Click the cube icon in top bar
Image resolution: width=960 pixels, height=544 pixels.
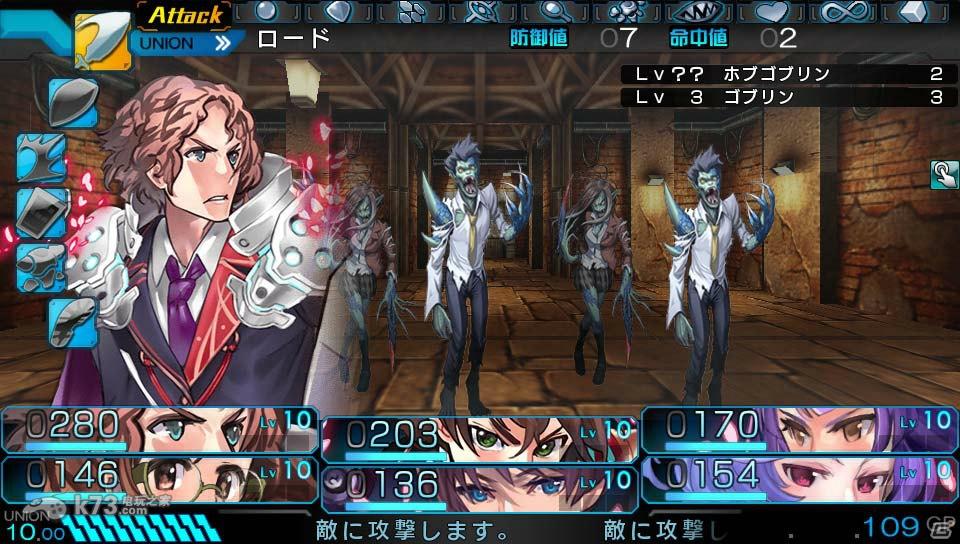point(915,12)
